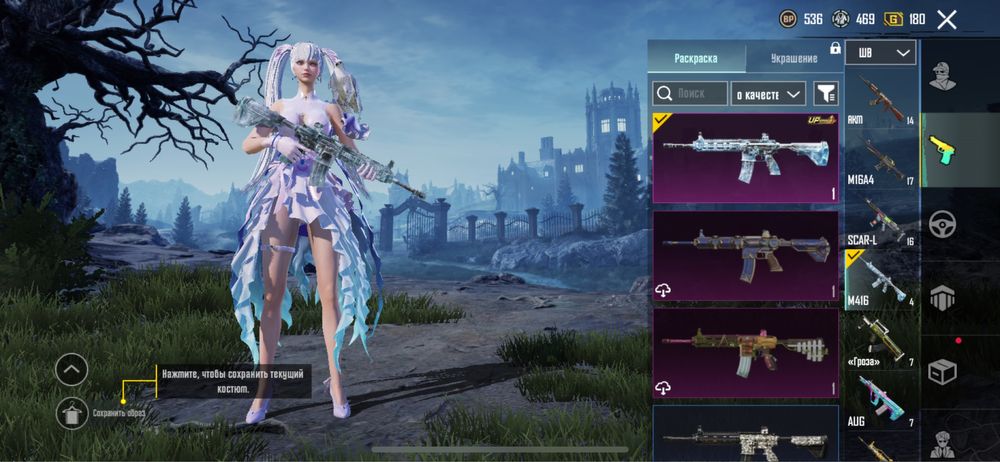Pick the gold and pink M416 skin
The width and height of the screenshot is (1000, 462).
(x=745, y=351)
